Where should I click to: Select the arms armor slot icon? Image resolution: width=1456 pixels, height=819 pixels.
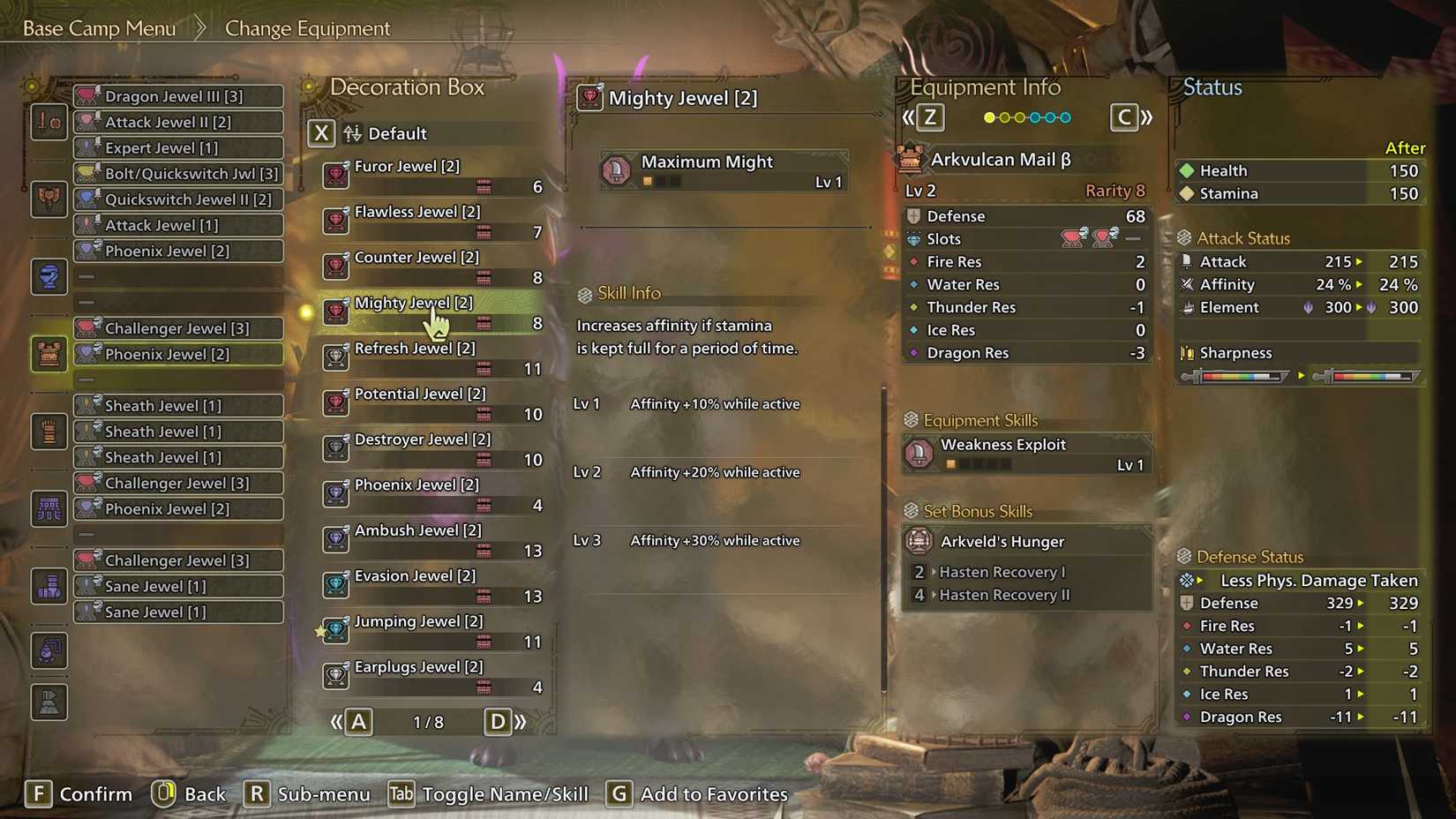[x=49, y=431]
